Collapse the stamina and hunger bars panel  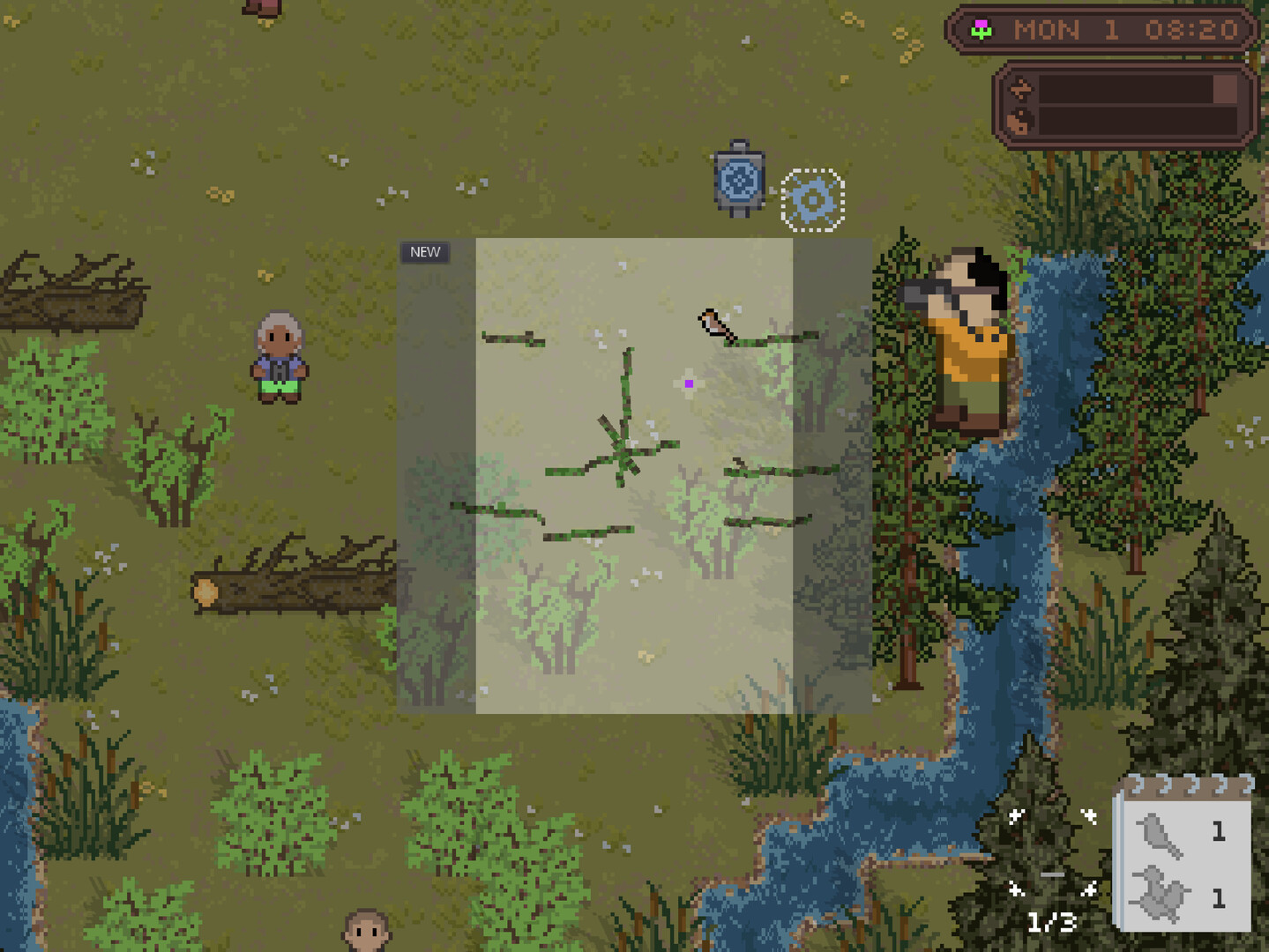[x=1123, y=104]
